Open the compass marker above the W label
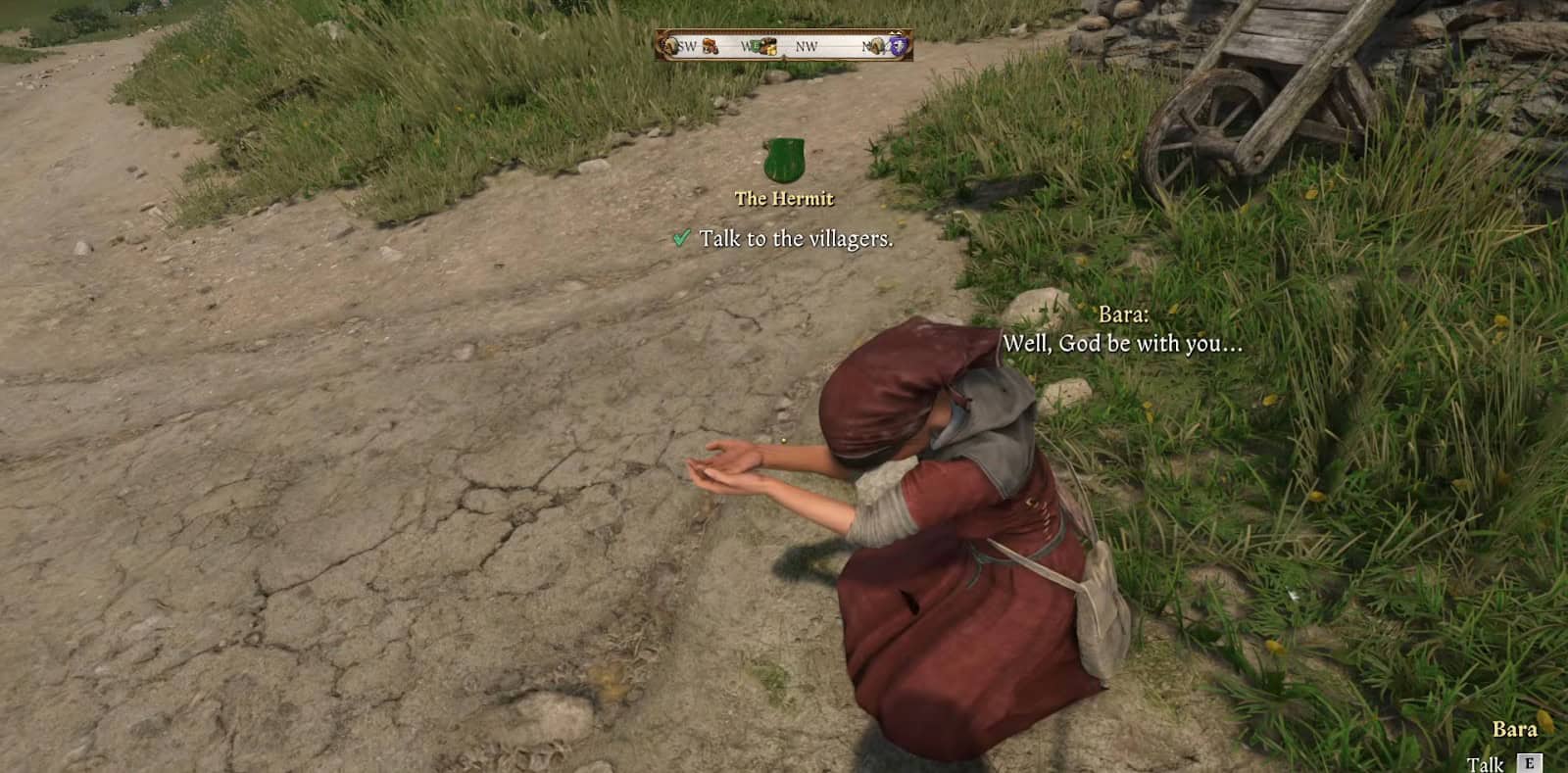The image size is (1568, 773). click(756, 45)
